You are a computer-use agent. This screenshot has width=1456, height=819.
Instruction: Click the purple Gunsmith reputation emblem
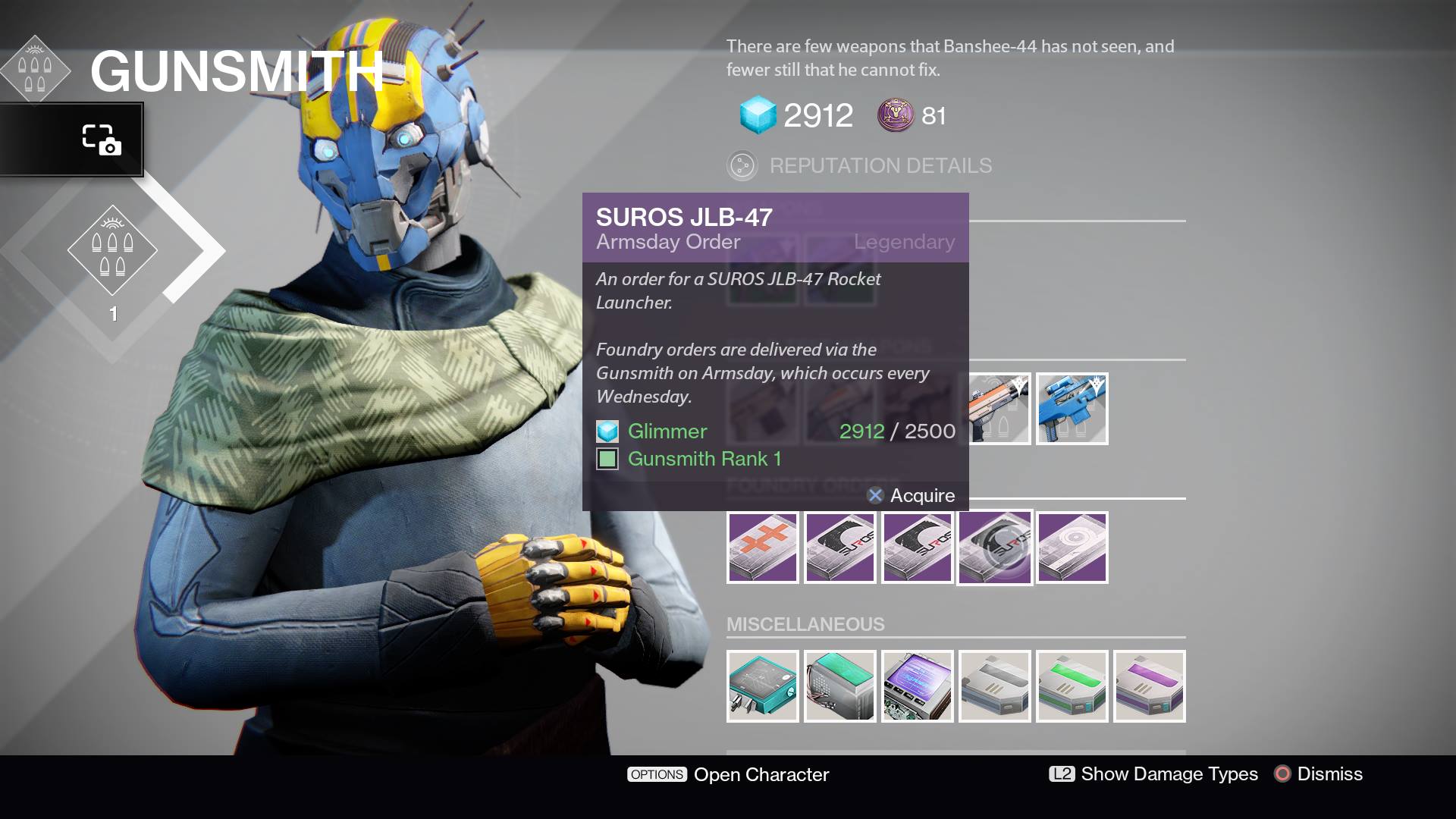pos(894,115)
